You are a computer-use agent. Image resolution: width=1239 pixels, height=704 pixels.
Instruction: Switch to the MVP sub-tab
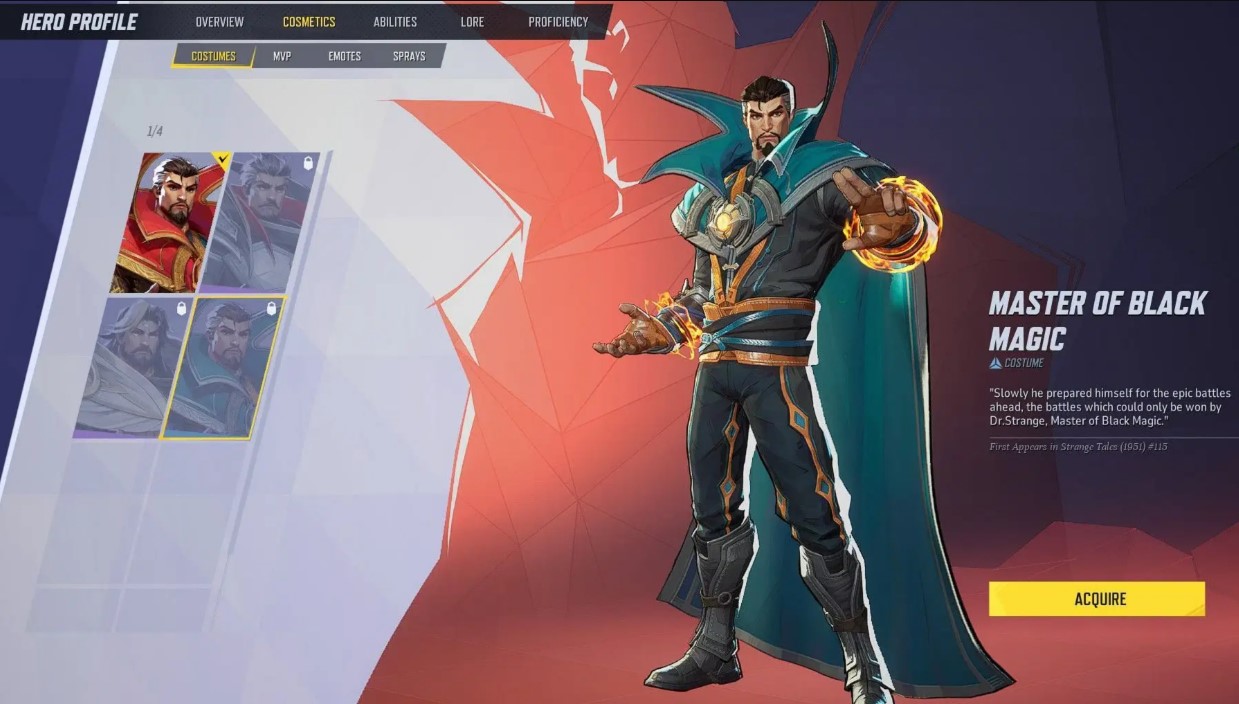282,56
